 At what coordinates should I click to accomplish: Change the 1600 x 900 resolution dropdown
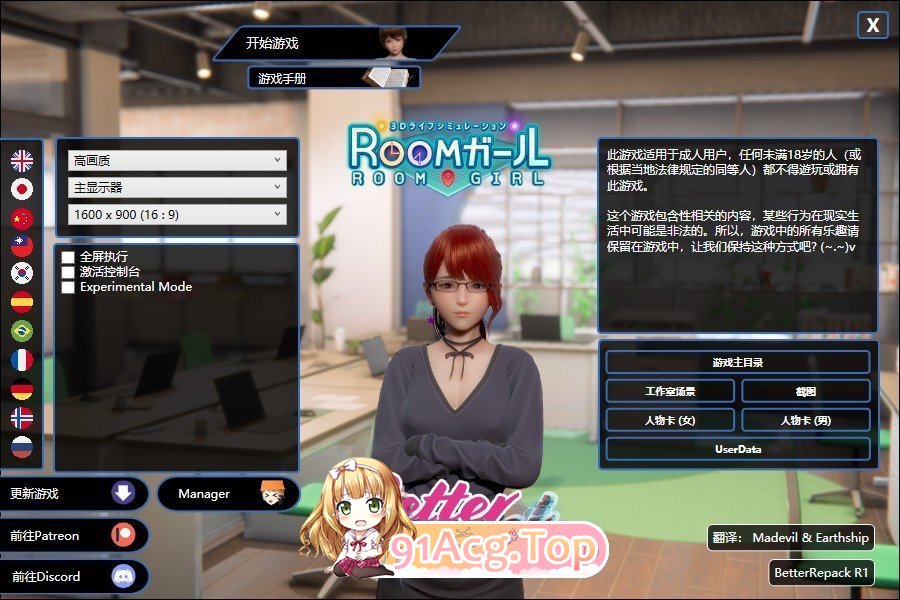coord(177,214)
